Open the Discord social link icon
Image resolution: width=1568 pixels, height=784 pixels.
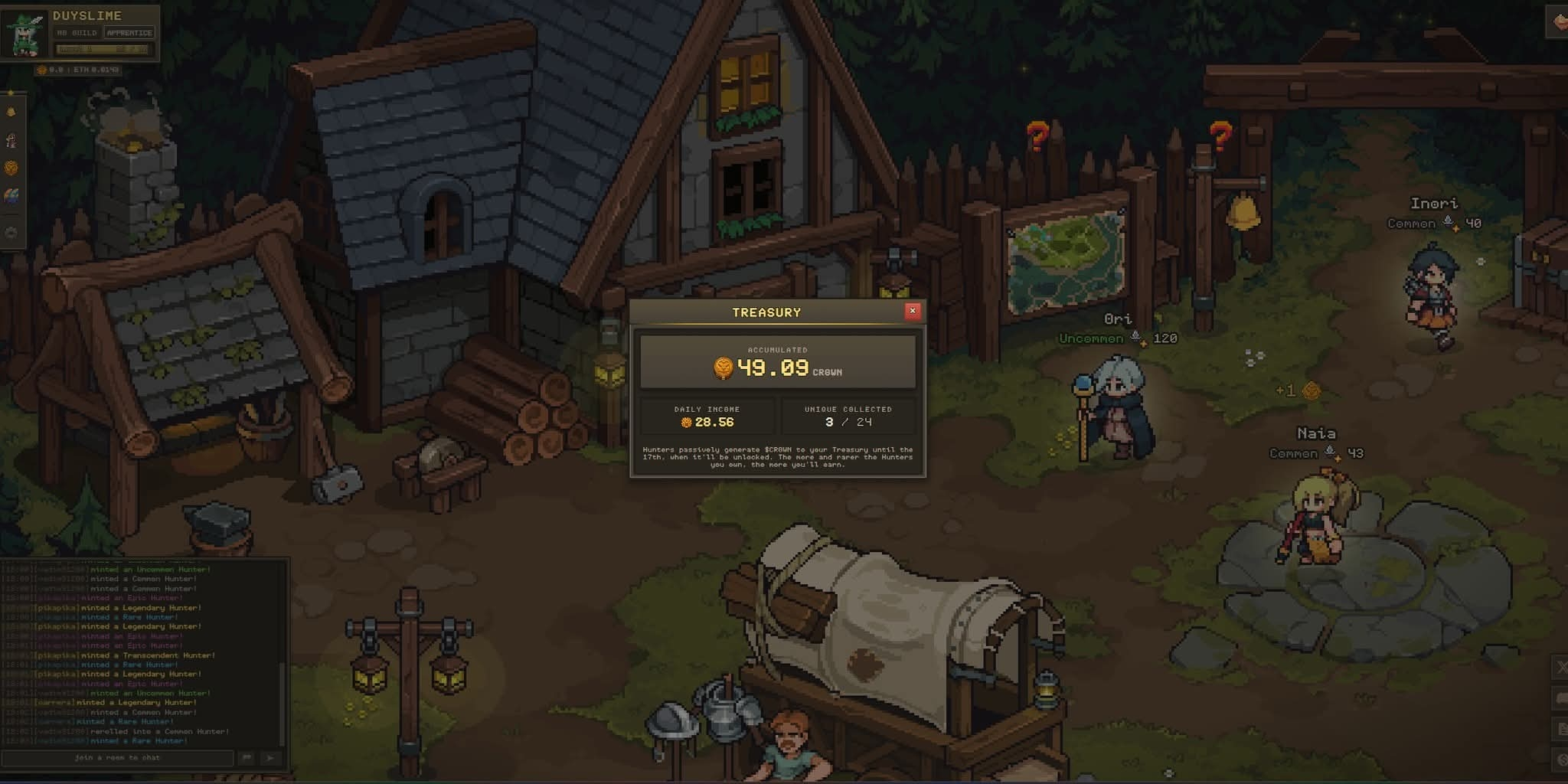(1561, 698)
